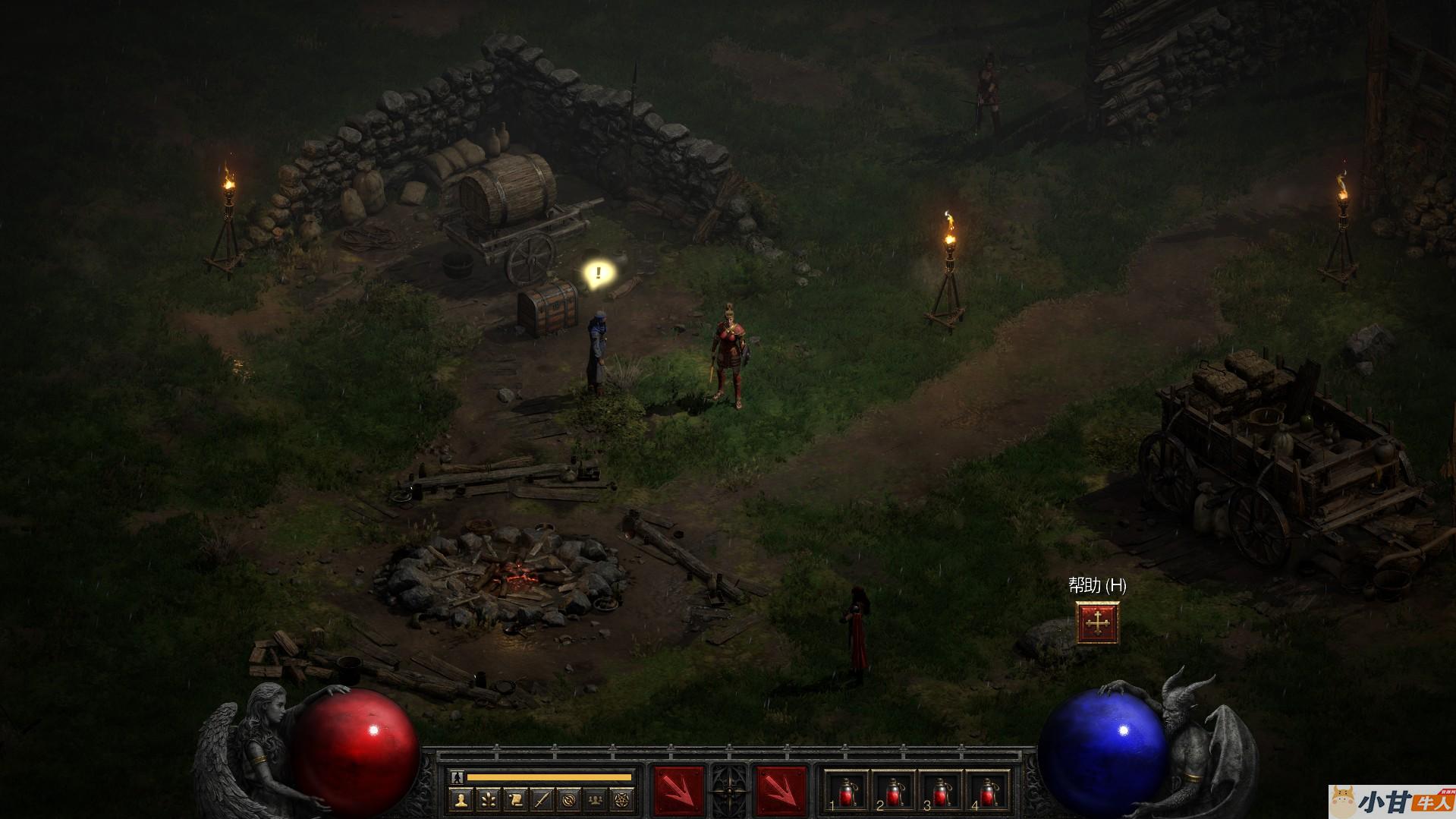Use the healing potion in belt slot 2
Image resolution: width=1456 pixels, height=819 pixels.
(893, 792)
